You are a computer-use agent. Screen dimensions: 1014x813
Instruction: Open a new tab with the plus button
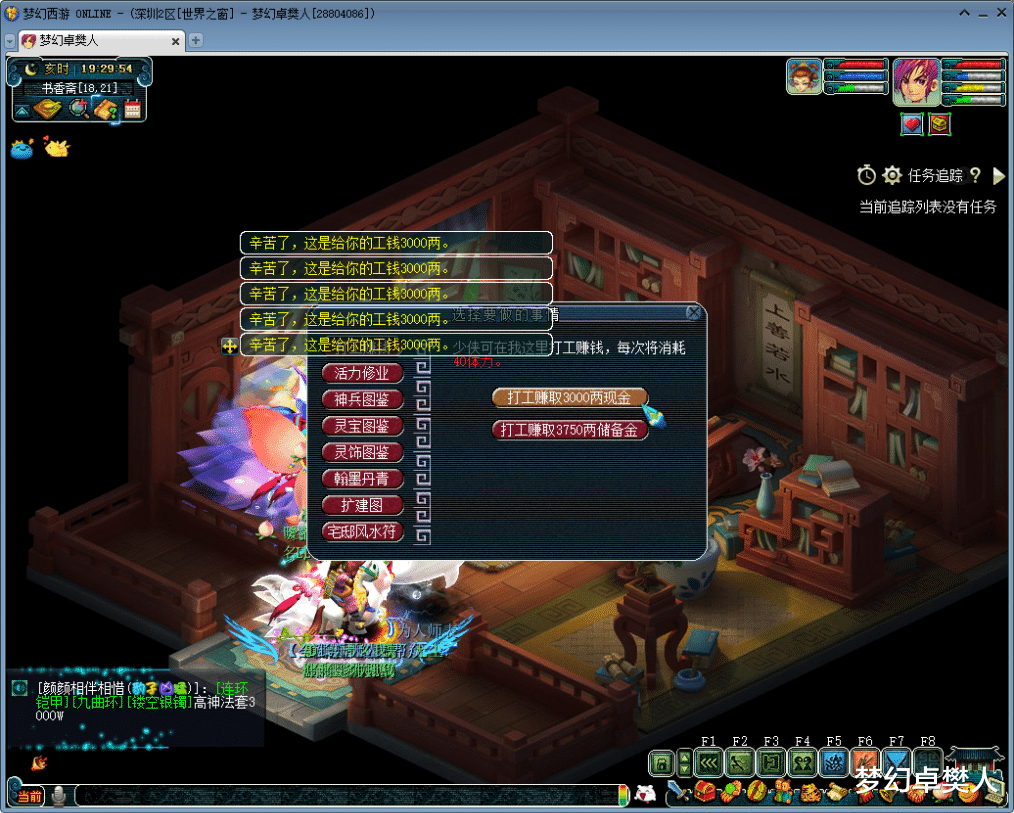(x=196, y=41)
